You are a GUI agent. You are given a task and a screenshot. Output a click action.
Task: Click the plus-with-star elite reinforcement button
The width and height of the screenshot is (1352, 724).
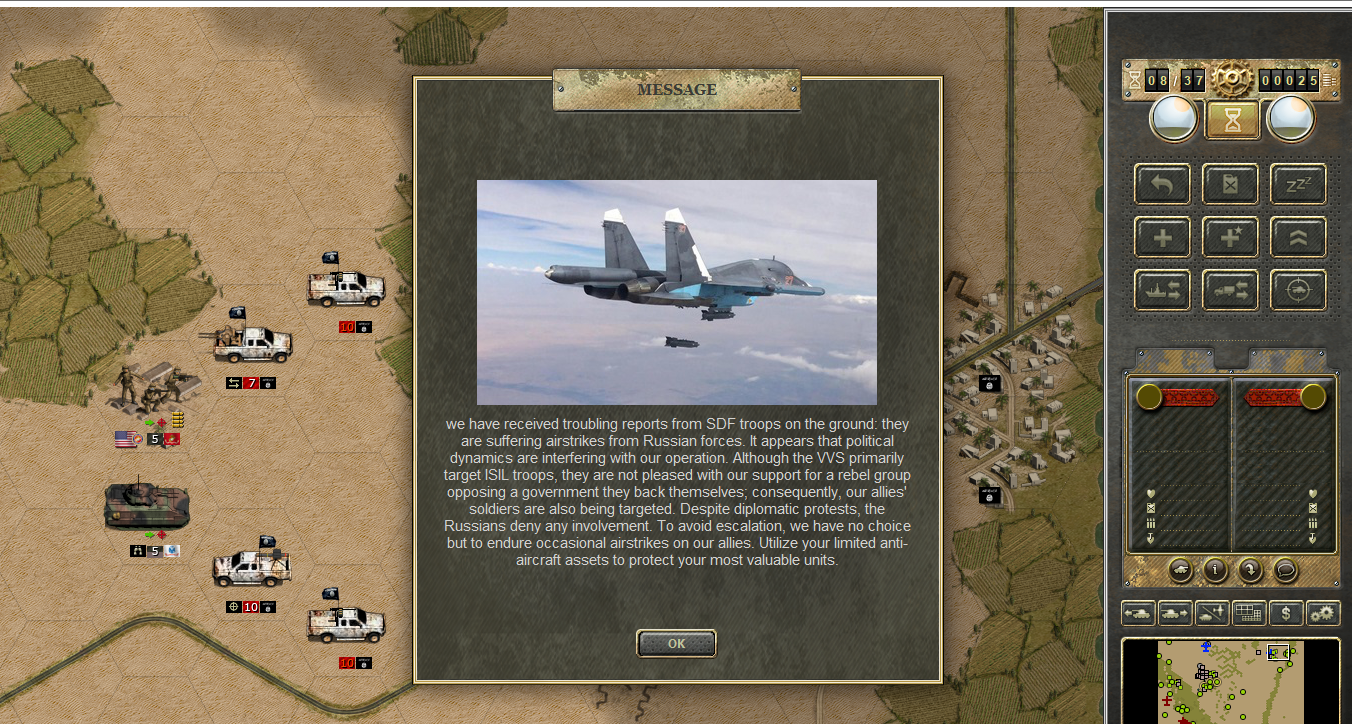[x=1230, y=237]
